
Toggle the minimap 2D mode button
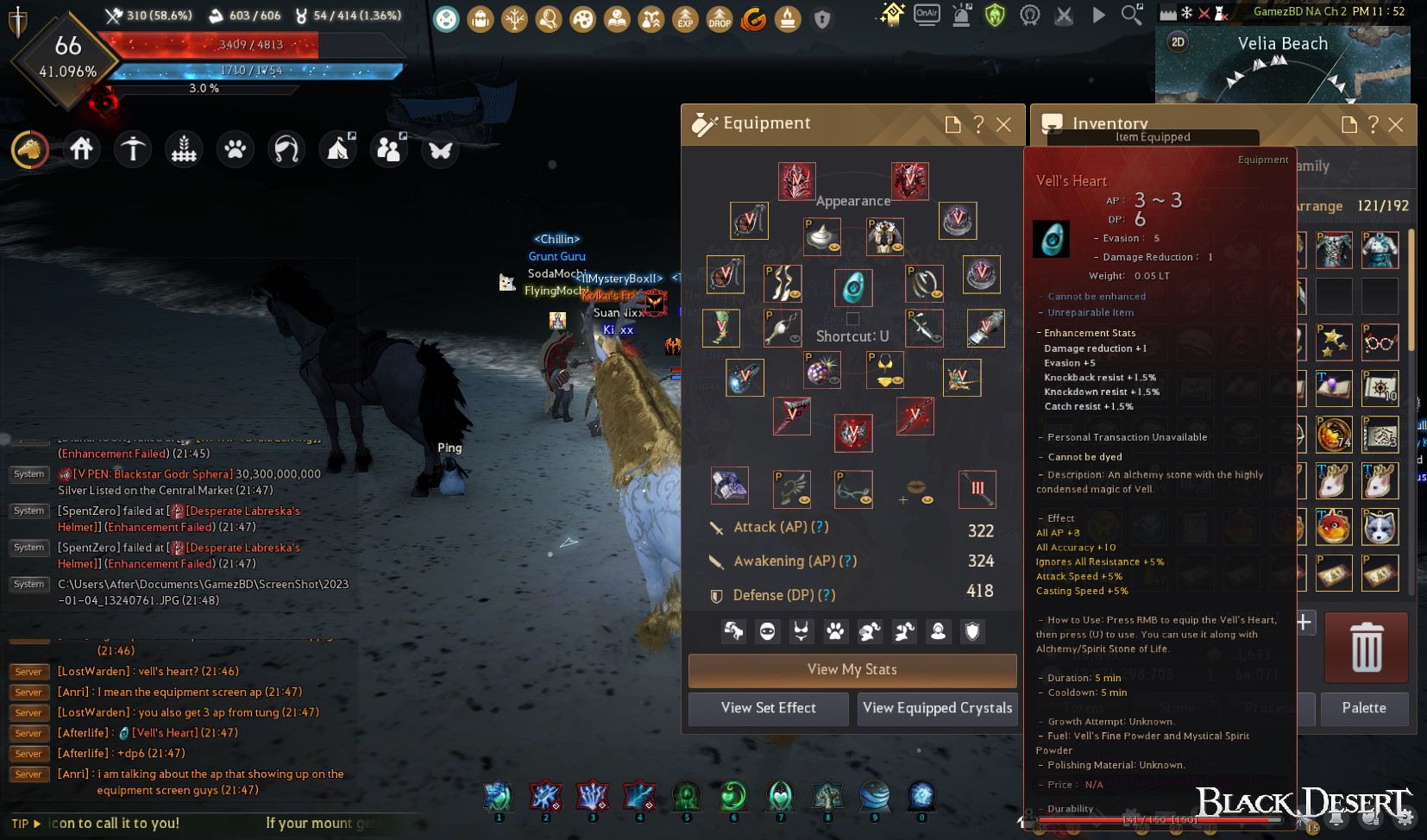click(x=1179, y=42)
